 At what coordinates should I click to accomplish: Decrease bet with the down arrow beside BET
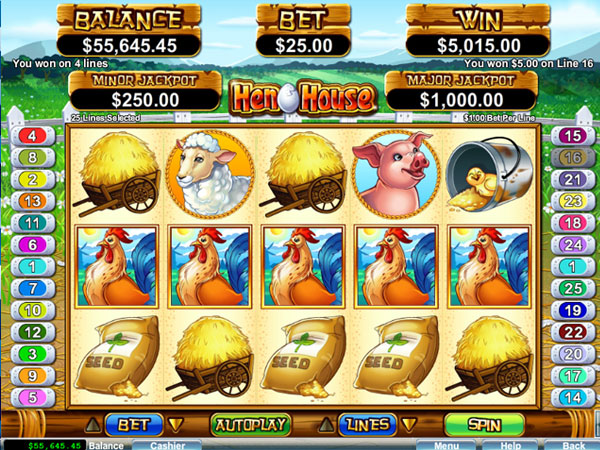pos(176,424)
